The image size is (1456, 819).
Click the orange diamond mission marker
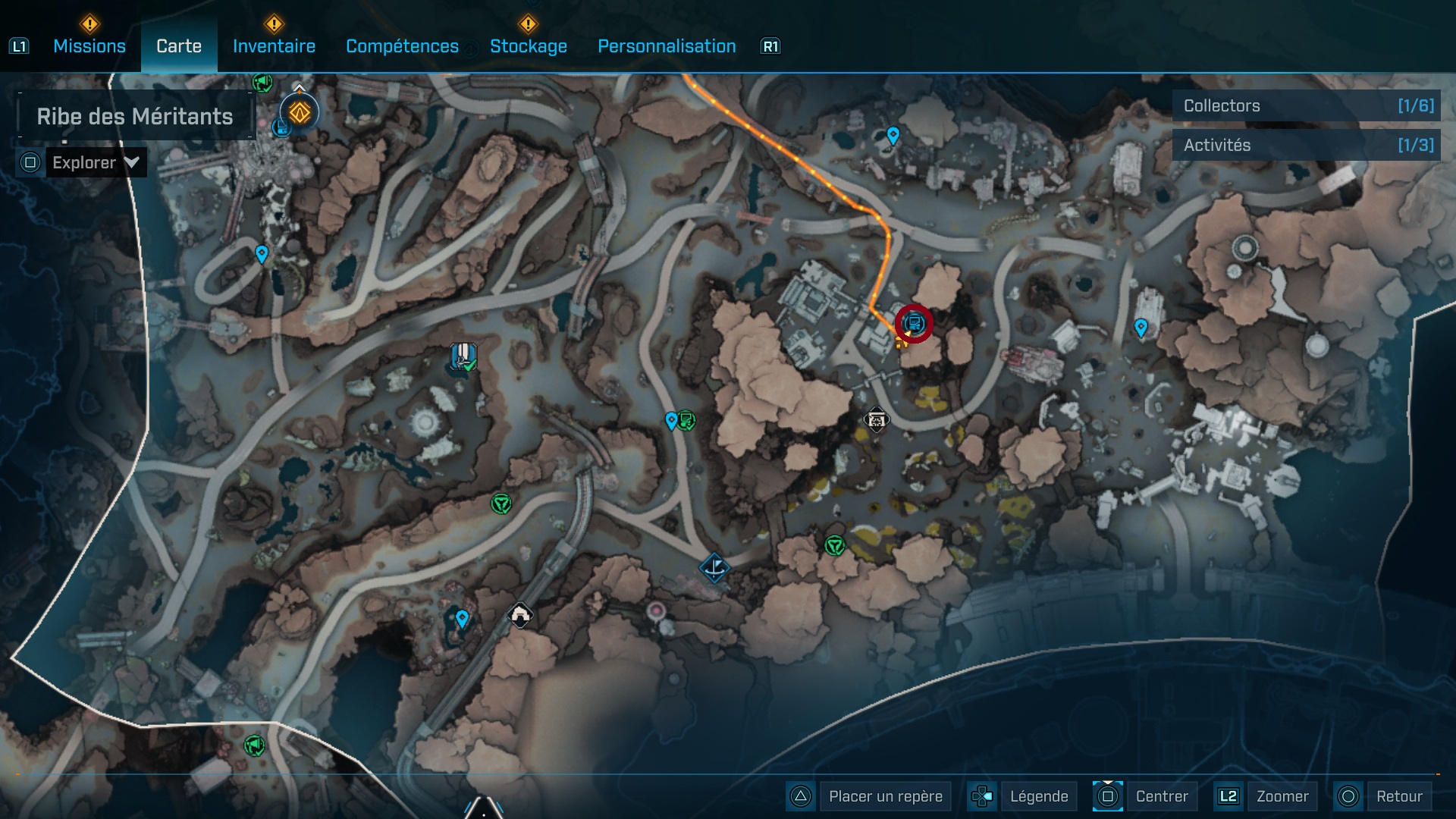[300, 113]
